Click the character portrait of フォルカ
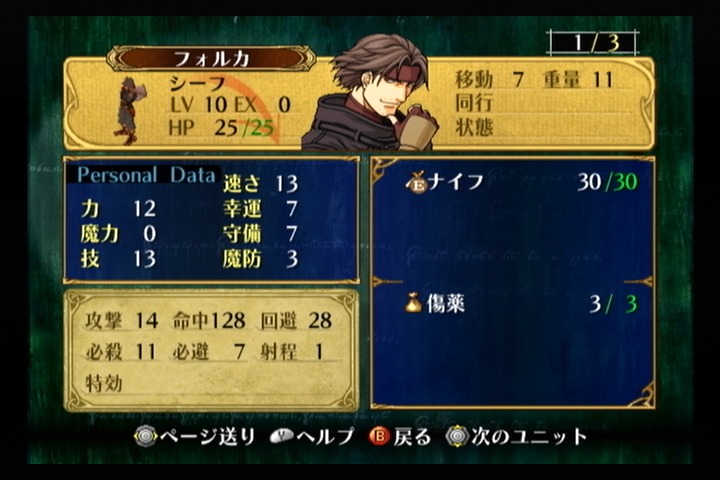720x480 pixels. coord(372,96)
